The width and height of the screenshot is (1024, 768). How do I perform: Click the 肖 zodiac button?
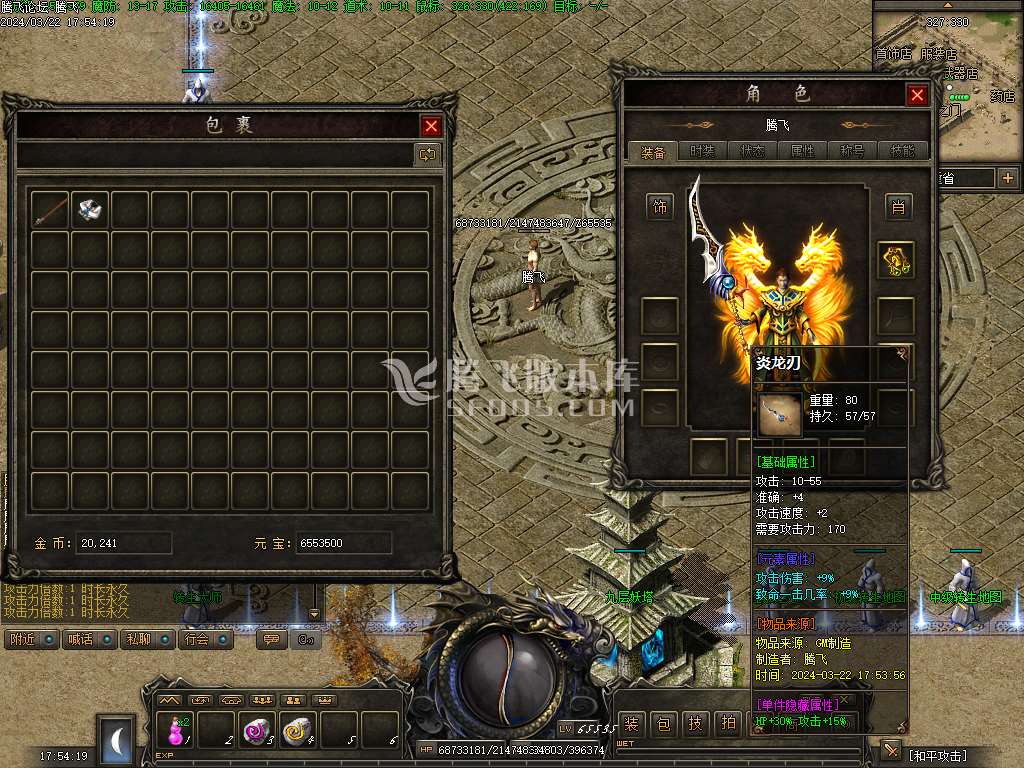[x=898, y=207]
